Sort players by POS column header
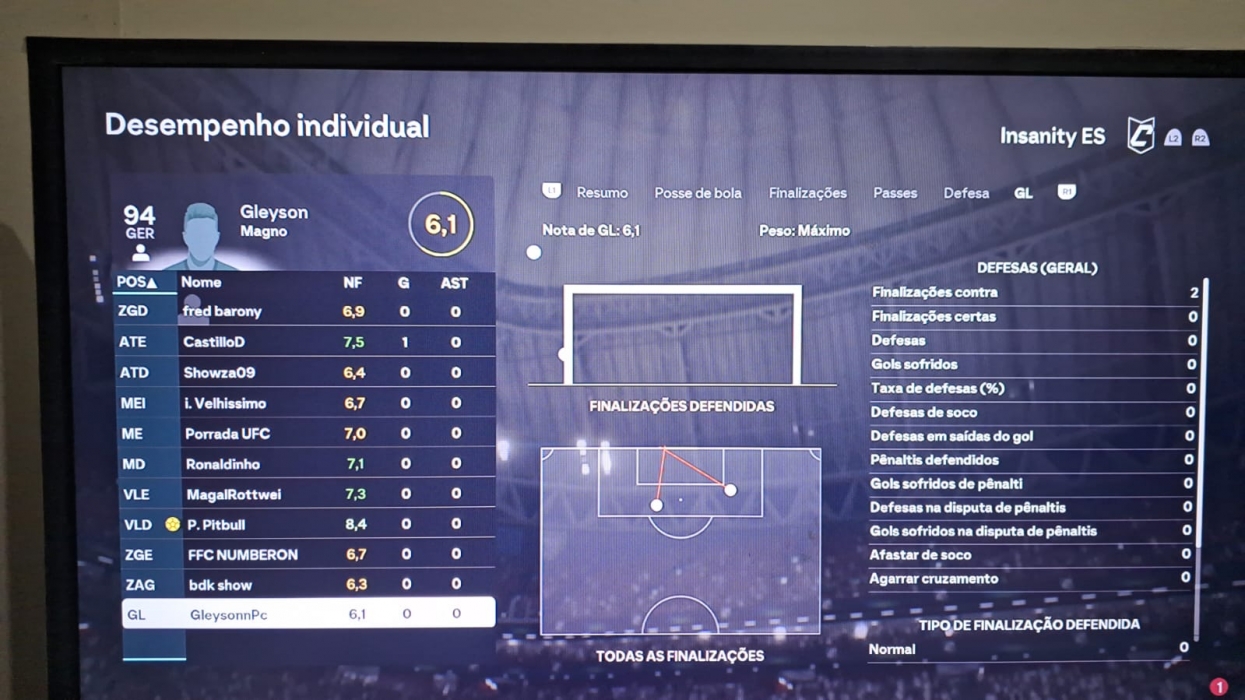This screenshot has width=1245, height=700. 137,283
